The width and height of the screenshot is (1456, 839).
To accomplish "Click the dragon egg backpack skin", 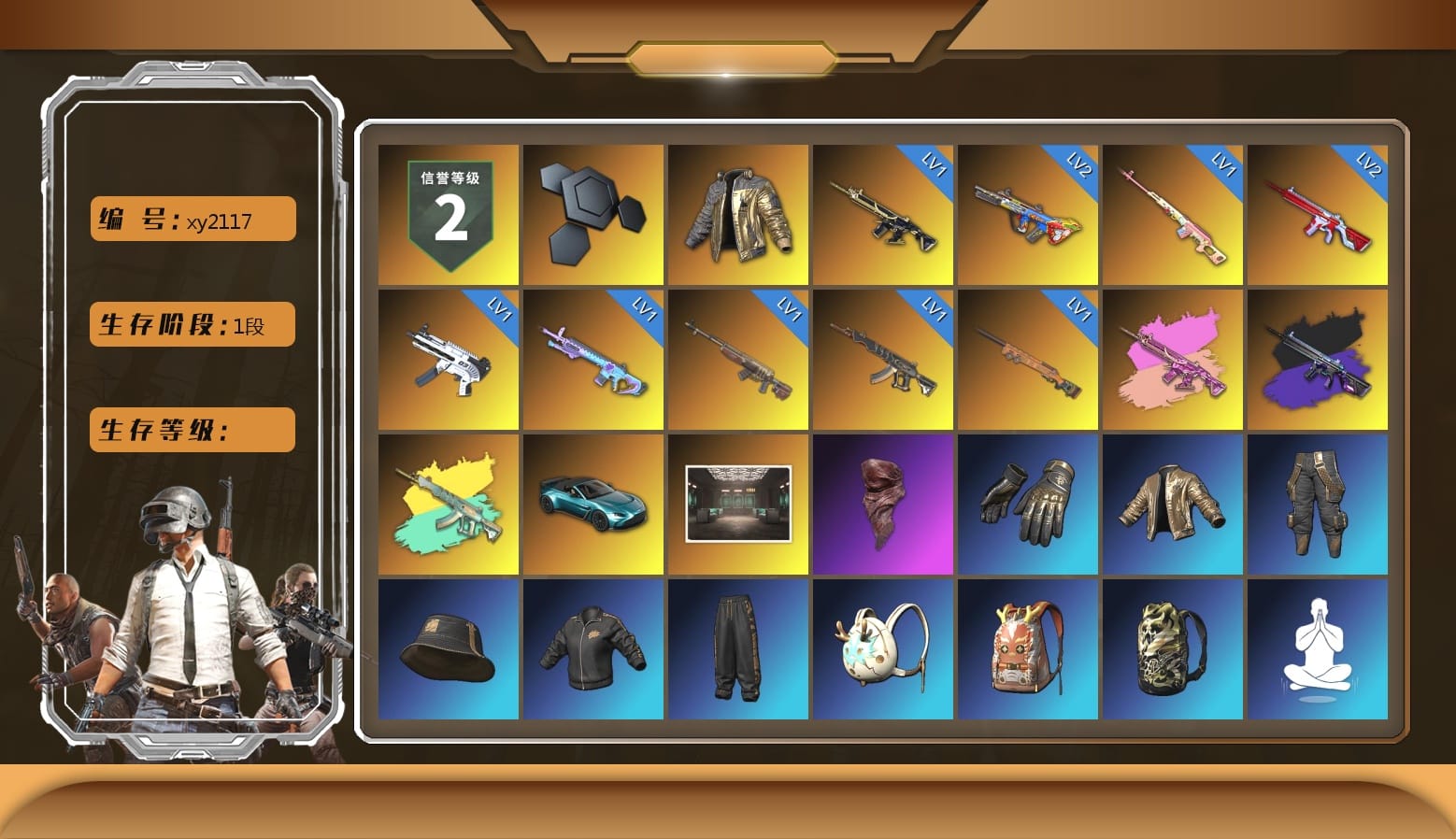I will click(882, 649).
